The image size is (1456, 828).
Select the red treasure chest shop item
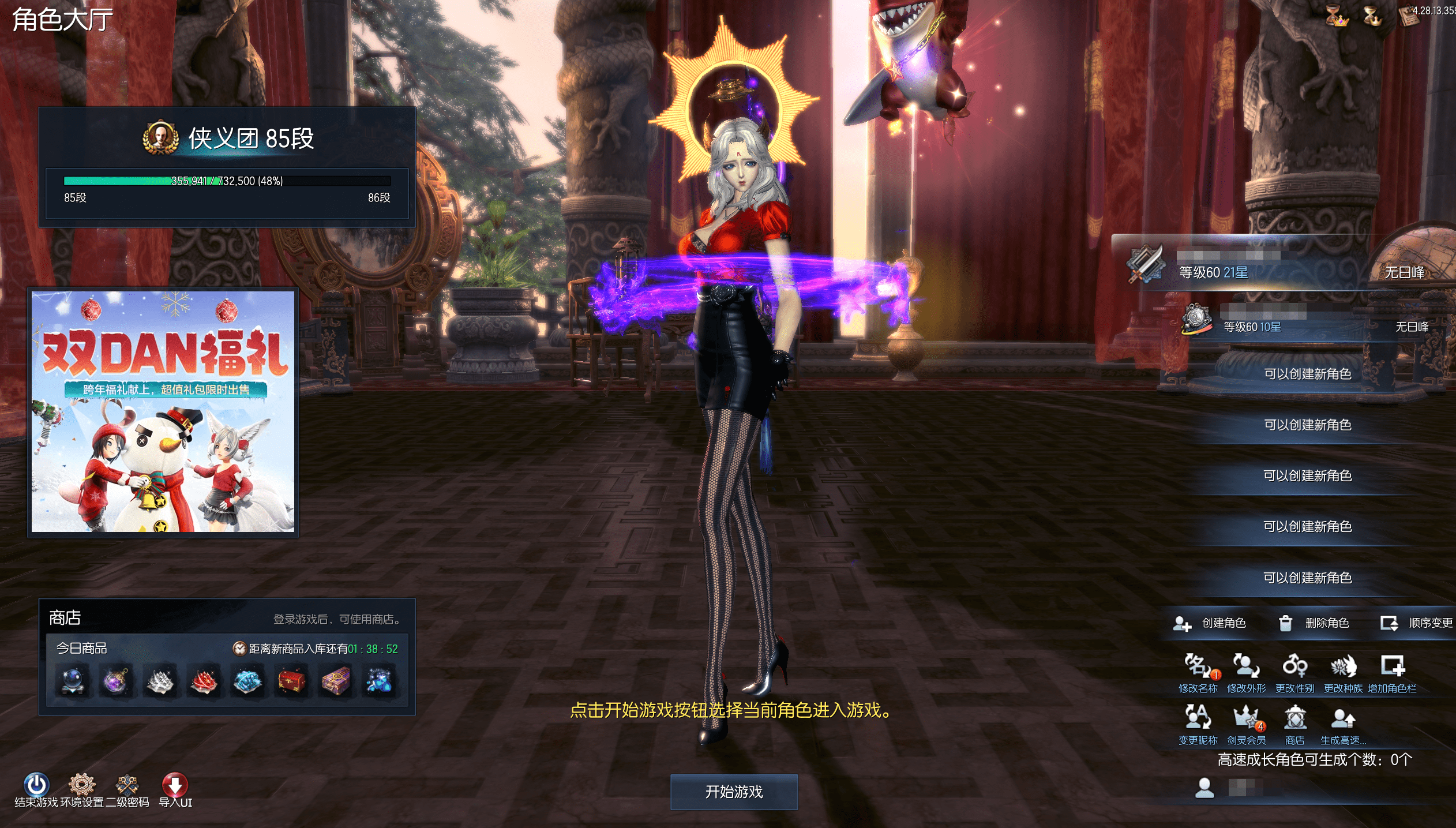[x=292, y=681]
